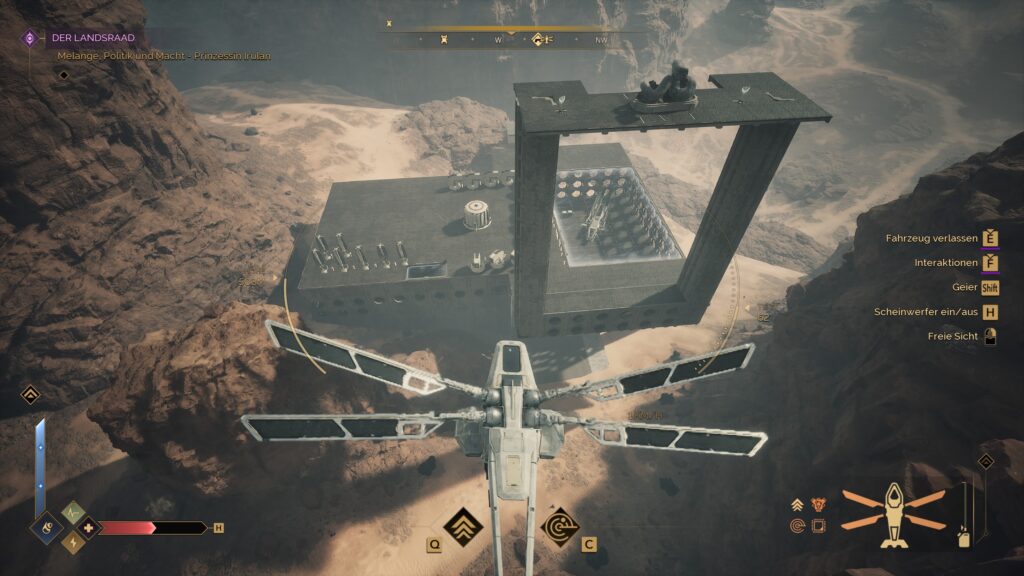1024x576 pixels.
Task: Select the green zigzag status diamond
Action: click(x=73, y=512)
